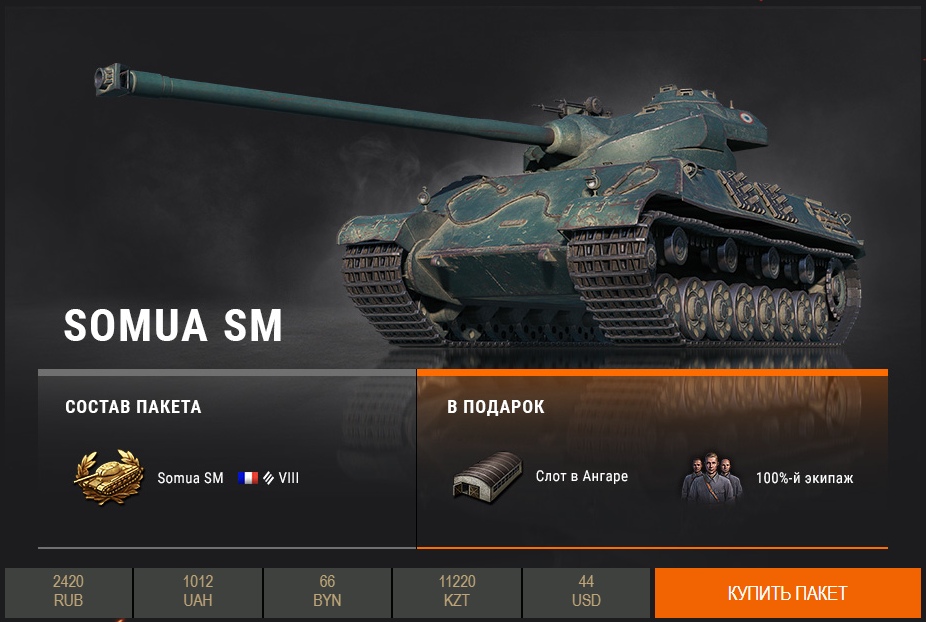The width and height of the screenshot is (926, 622).
Task: Select the 11220 KZT price option
Action: pyautogui.click(x=457, y=592)
